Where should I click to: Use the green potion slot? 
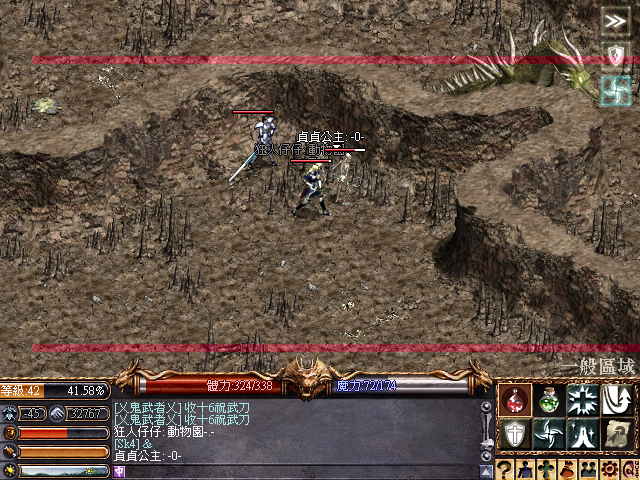(549, 400)
